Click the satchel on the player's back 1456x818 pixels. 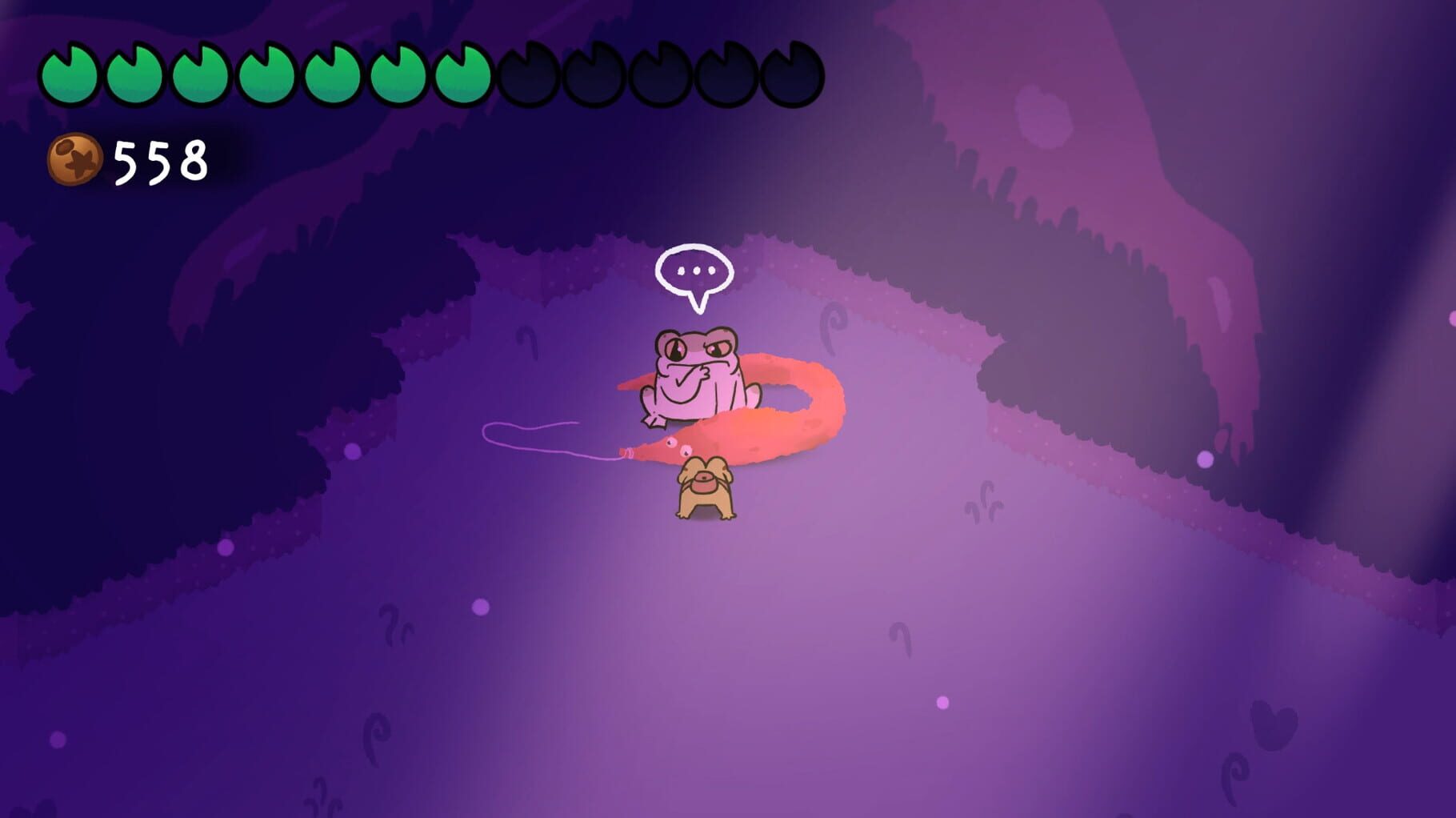click(x=704, y=481)
